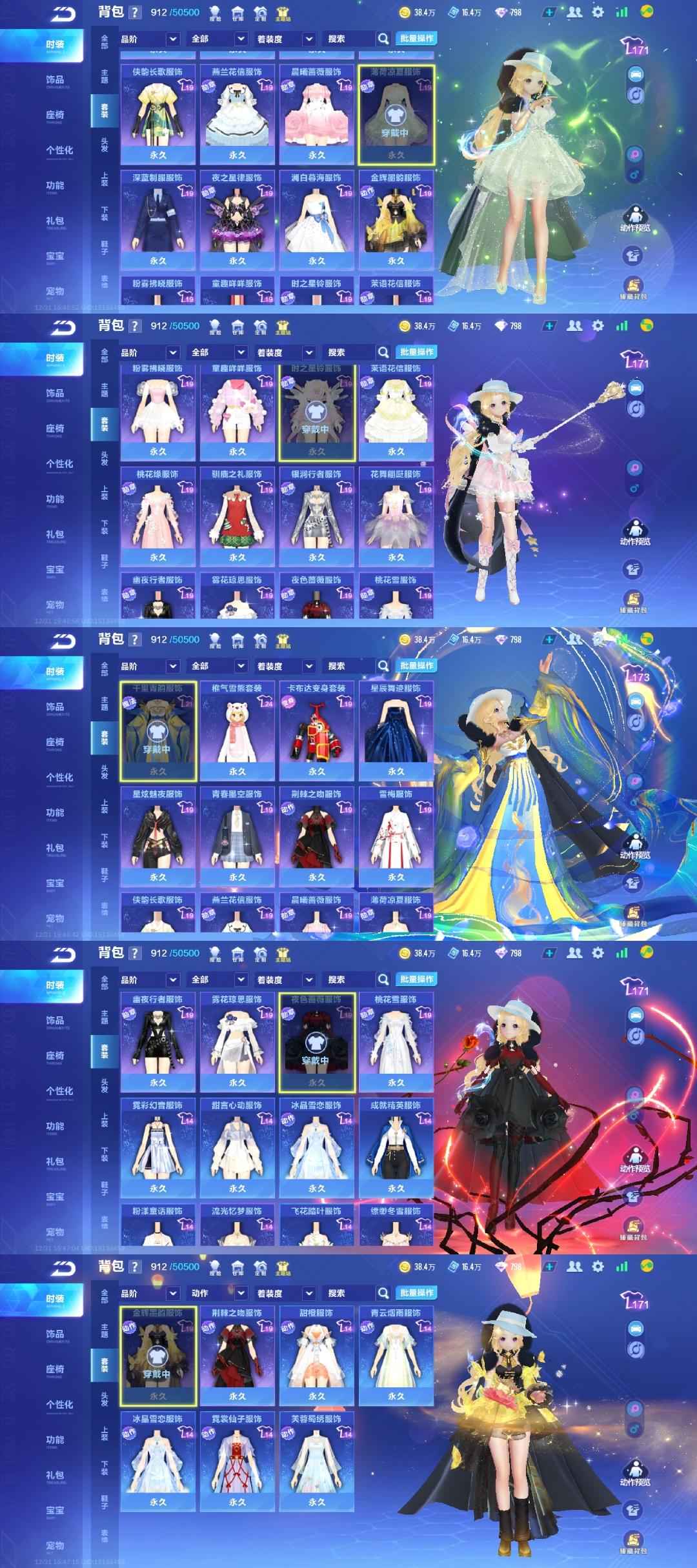The image size is (697, 1568).
Task: Choose the 青云烟雨服饰 outfit tile
Action: [396, 1355]
